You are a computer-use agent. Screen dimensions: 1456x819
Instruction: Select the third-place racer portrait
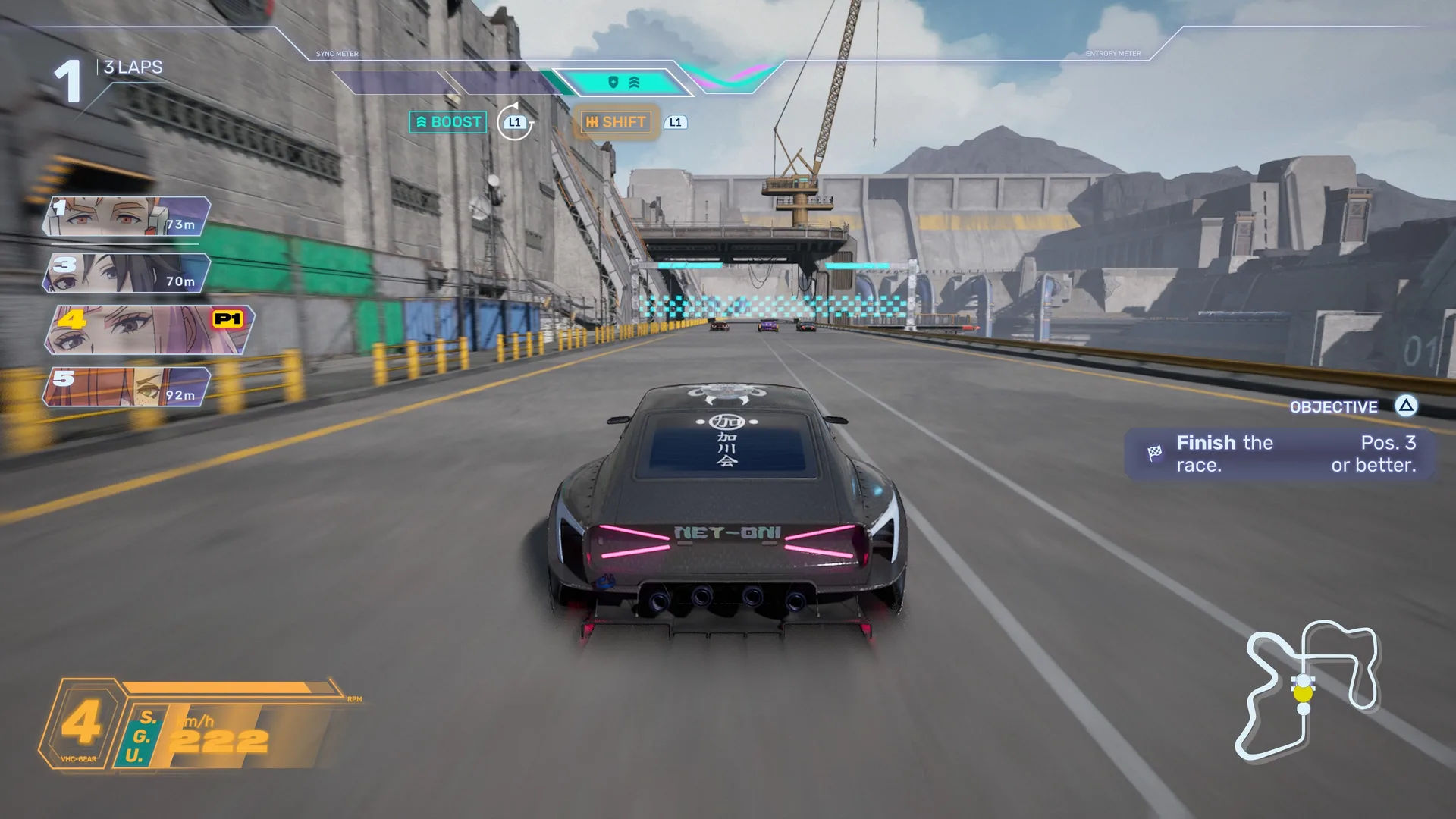coord(127,273)
